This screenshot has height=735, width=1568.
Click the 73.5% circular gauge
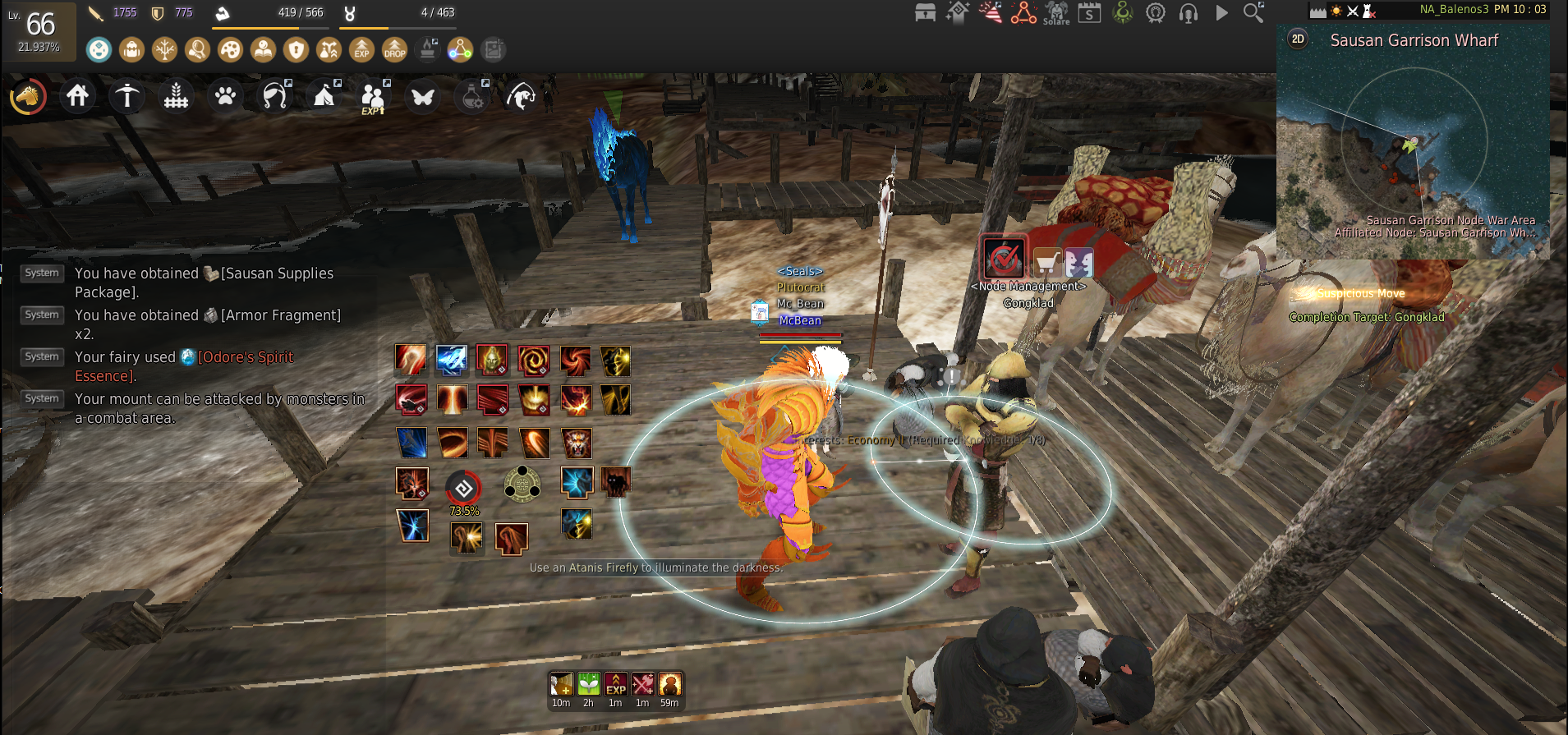pos(464,488)
